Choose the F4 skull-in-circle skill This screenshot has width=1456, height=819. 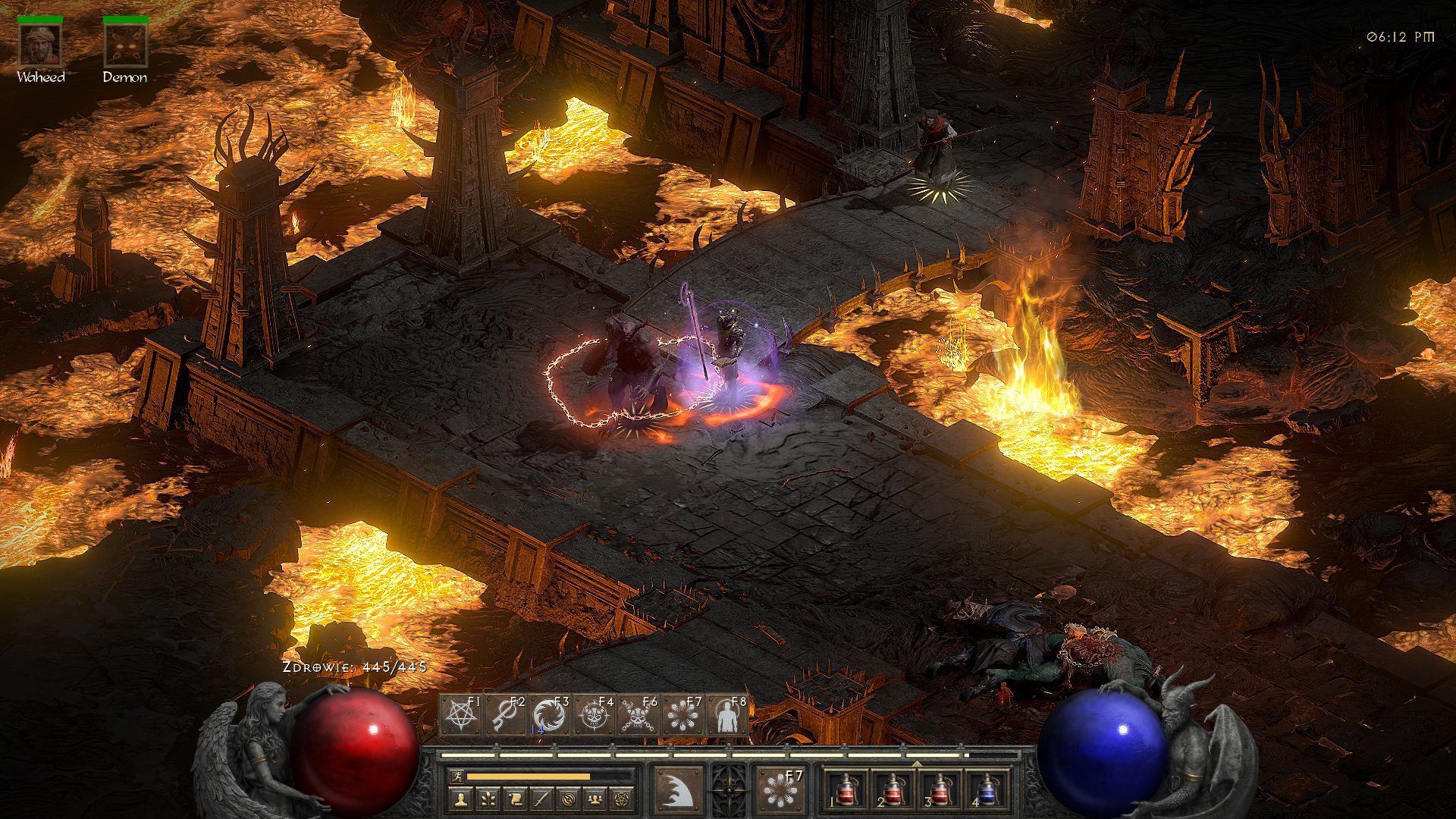click(594, 716)
